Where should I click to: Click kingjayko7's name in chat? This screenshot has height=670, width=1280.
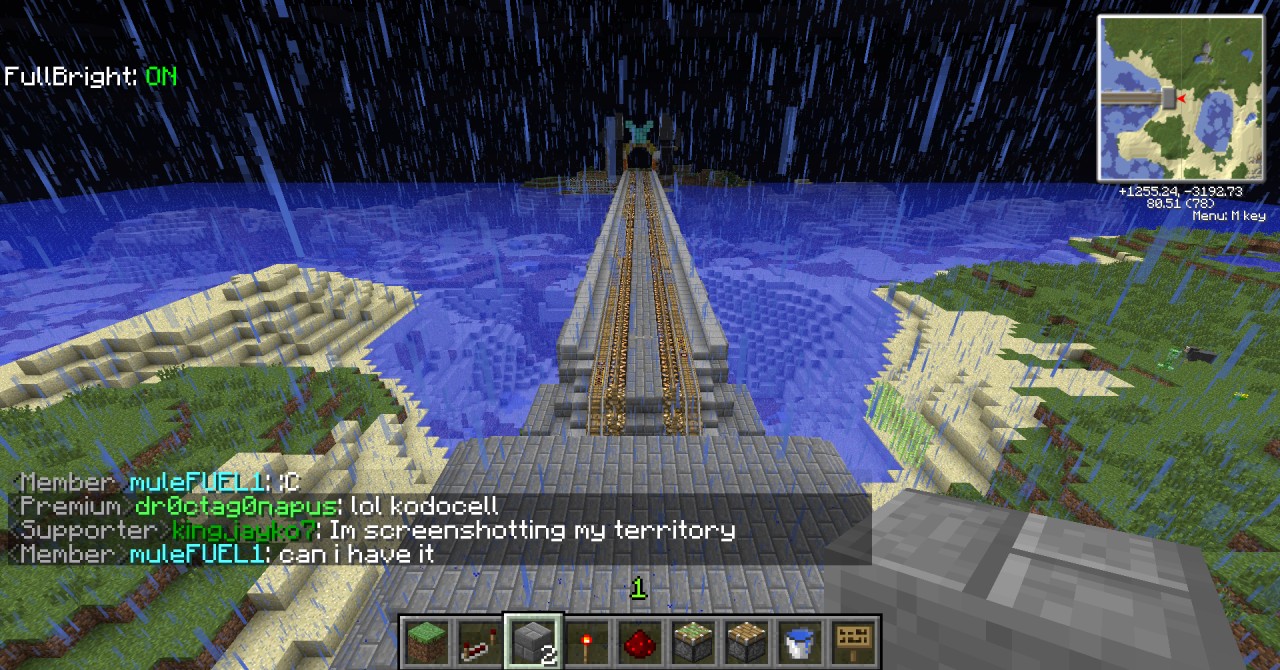point(244,530)
